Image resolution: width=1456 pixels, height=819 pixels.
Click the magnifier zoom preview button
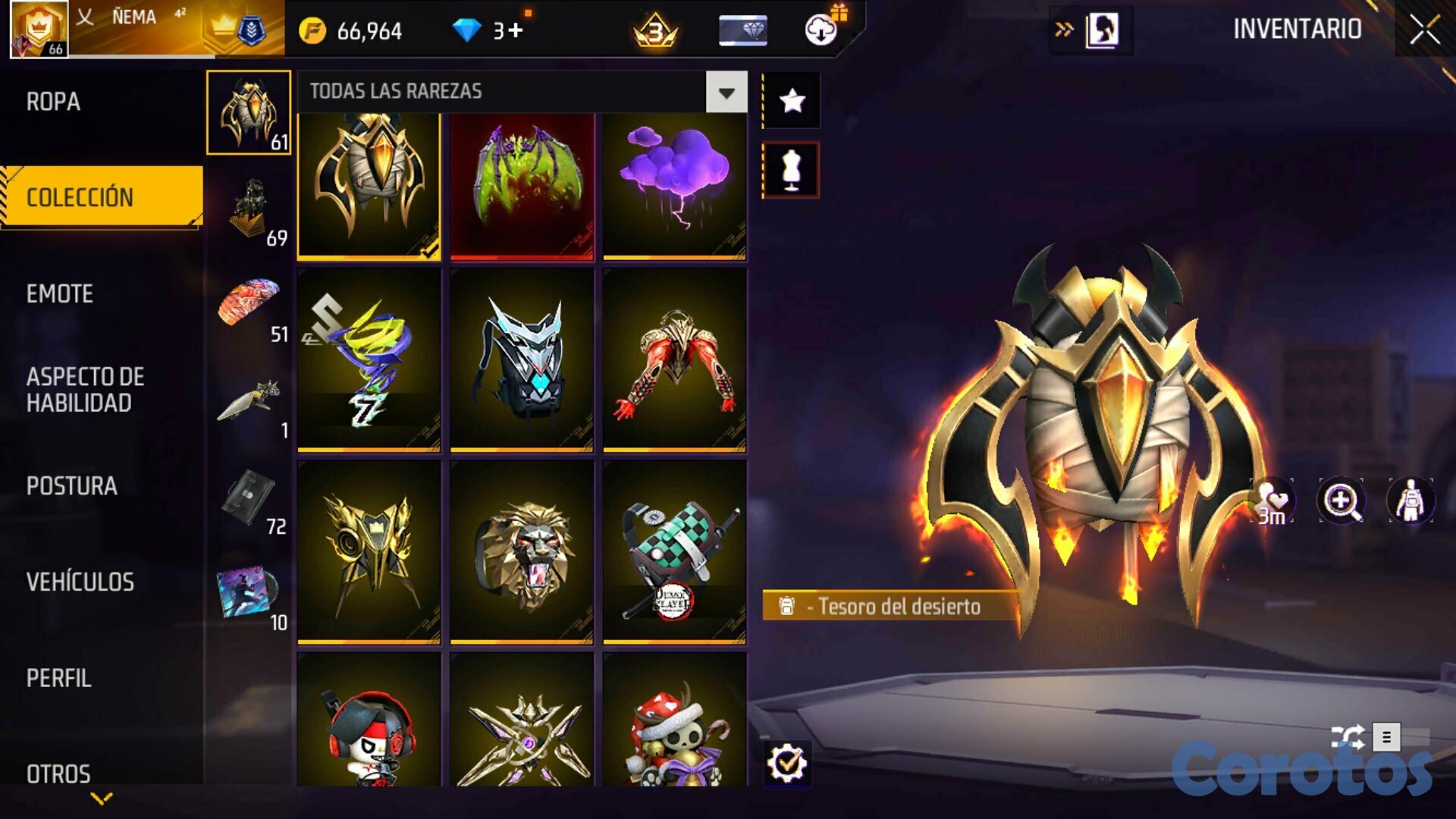1341,500
